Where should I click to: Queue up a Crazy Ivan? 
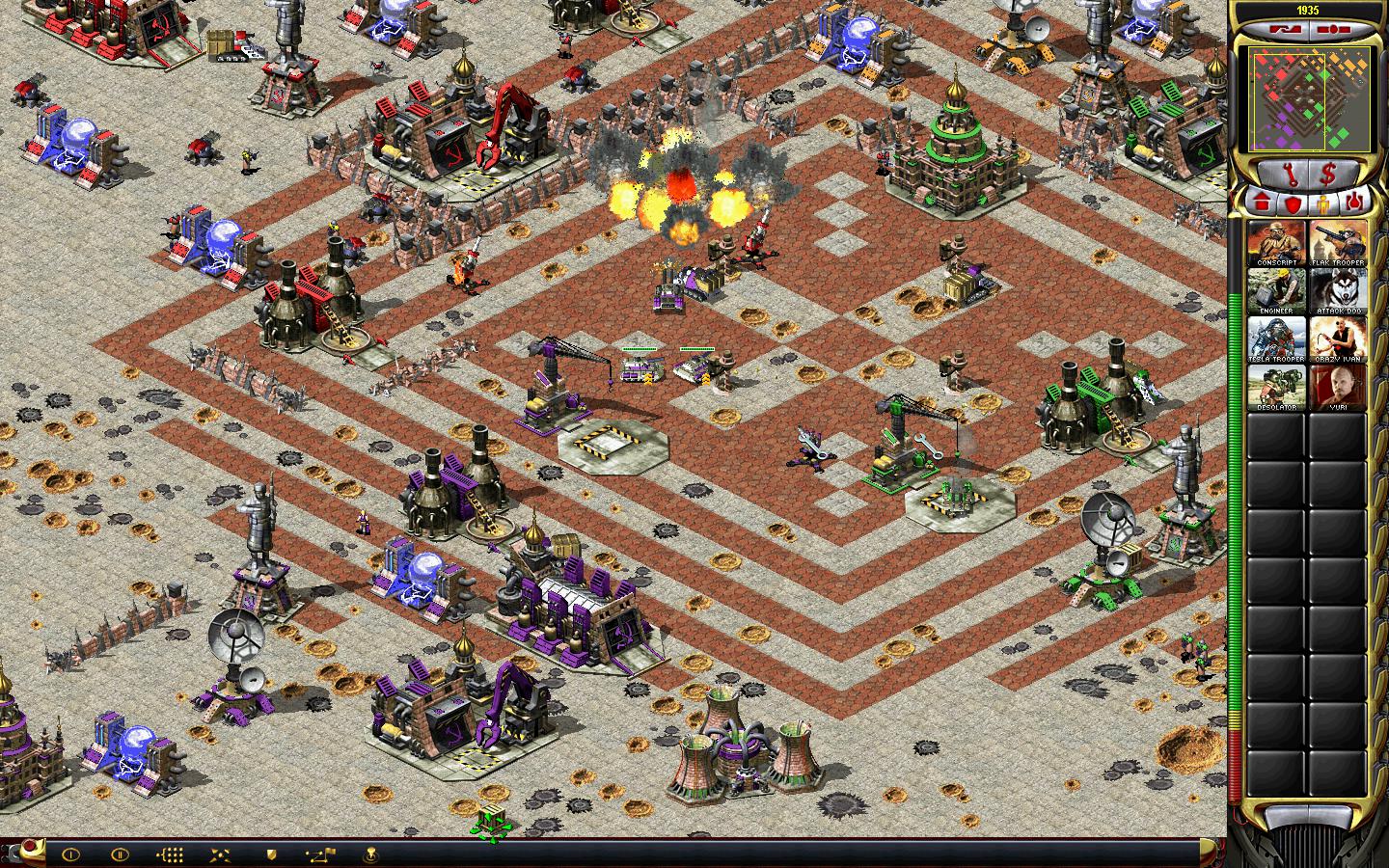point(1337,339)
